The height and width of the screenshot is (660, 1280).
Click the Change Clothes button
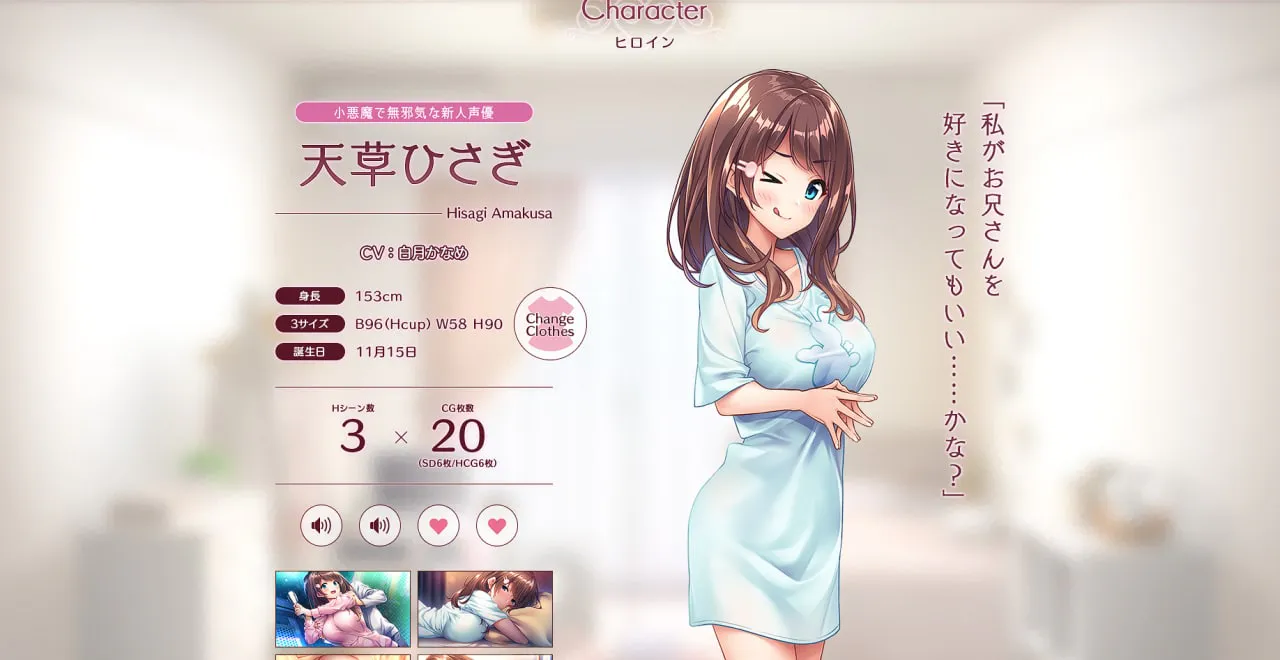[550, 324]
